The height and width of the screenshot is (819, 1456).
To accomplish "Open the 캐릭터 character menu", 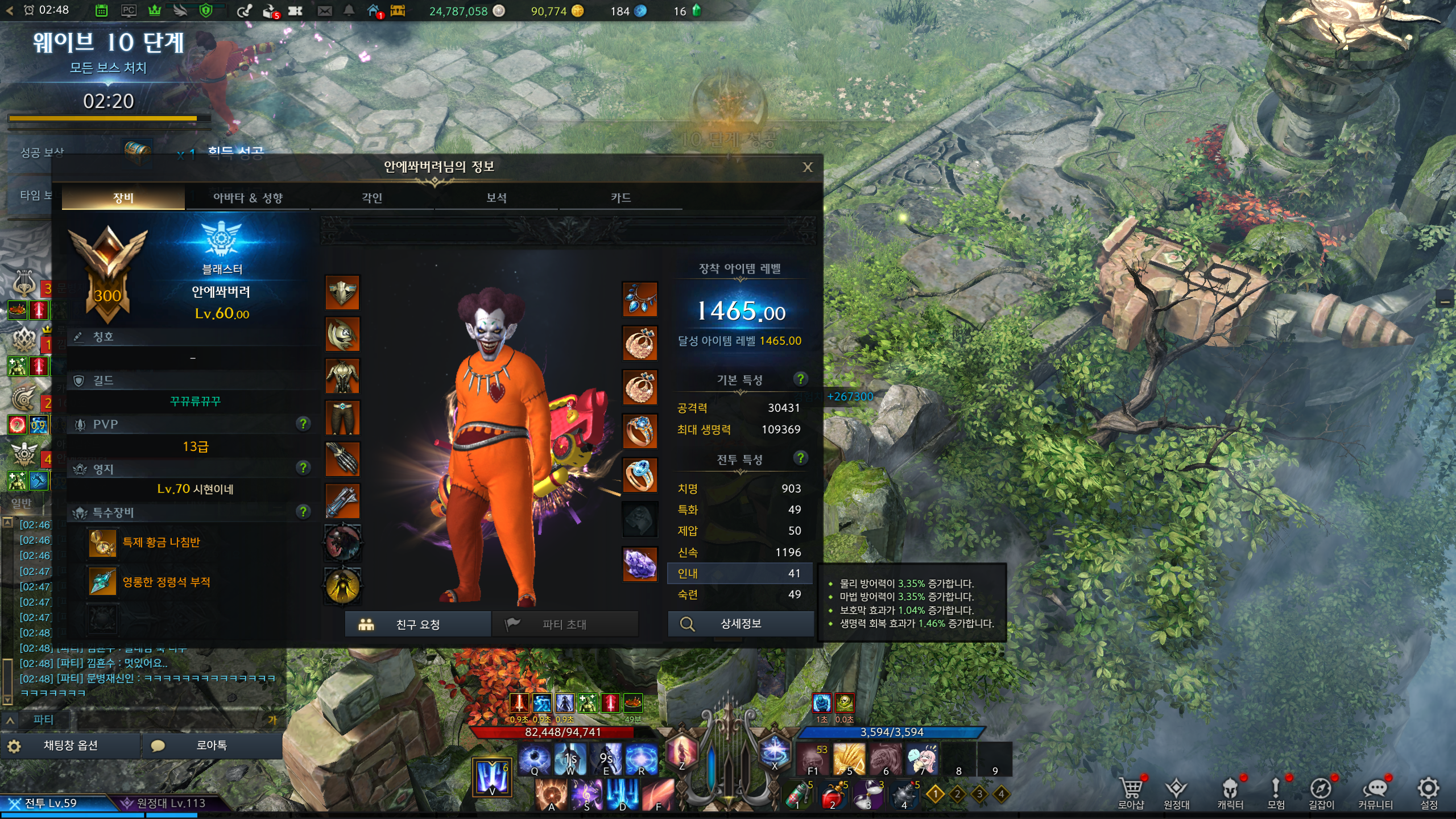I will click(x=1230, y=792).
